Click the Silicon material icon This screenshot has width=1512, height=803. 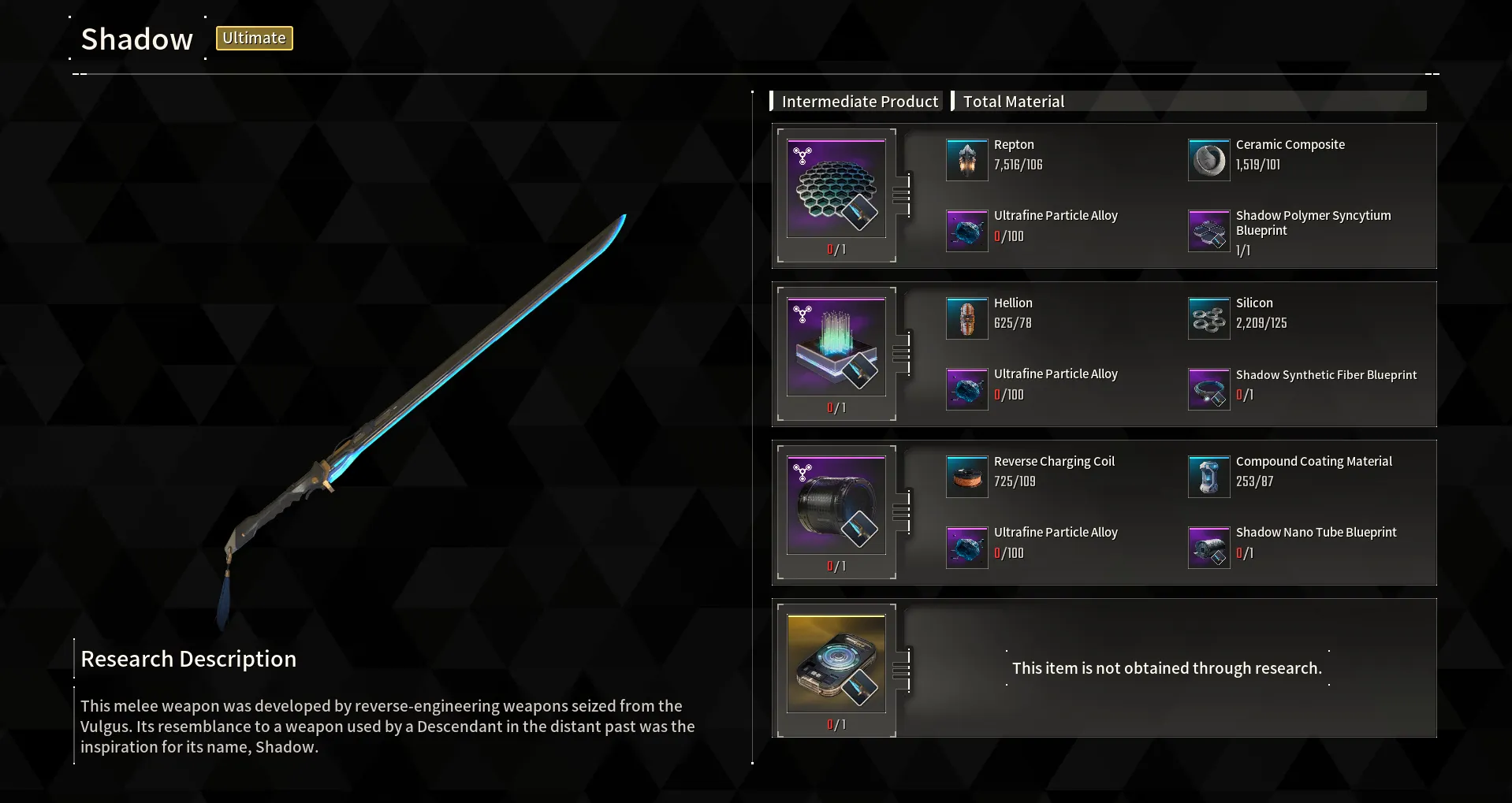[1209, 318]
